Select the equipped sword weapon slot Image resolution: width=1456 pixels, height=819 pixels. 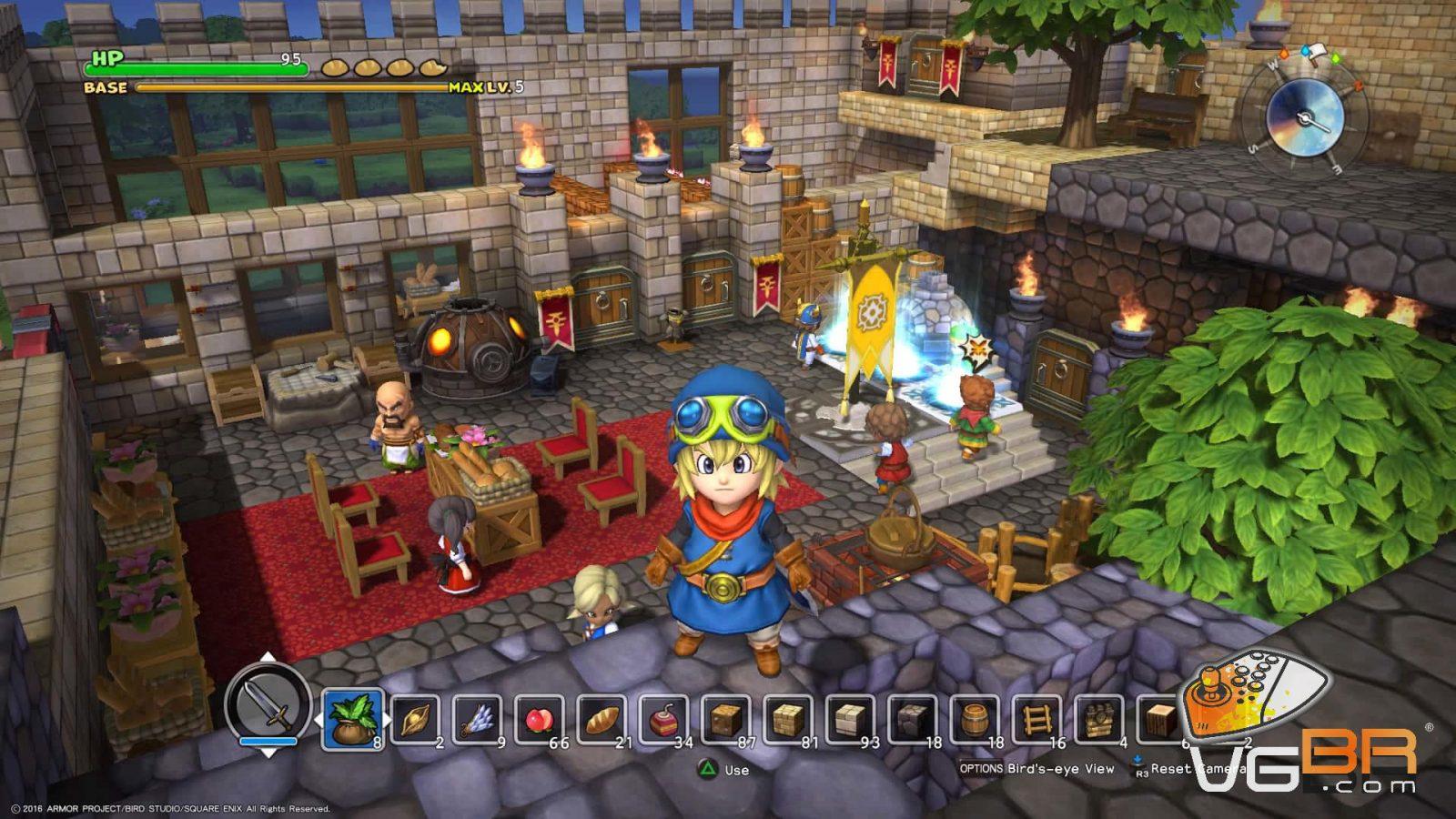268,703
